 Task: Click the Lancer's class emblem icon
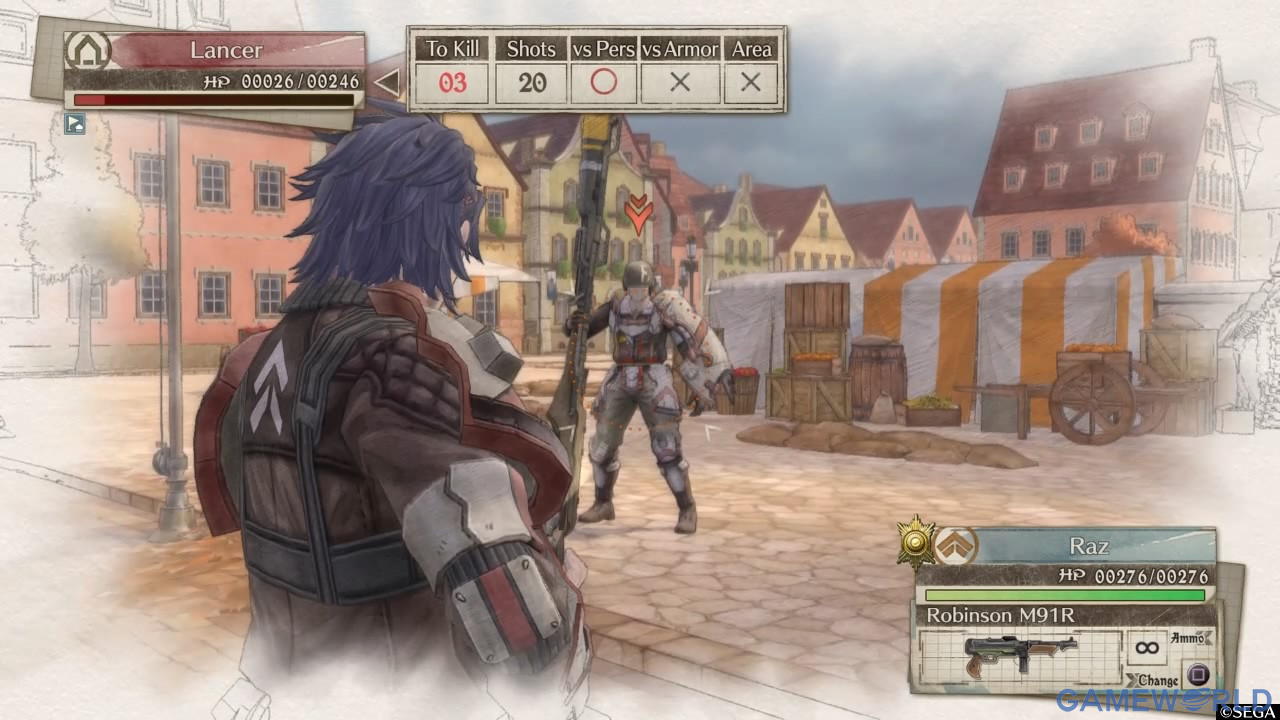(87, 51)
